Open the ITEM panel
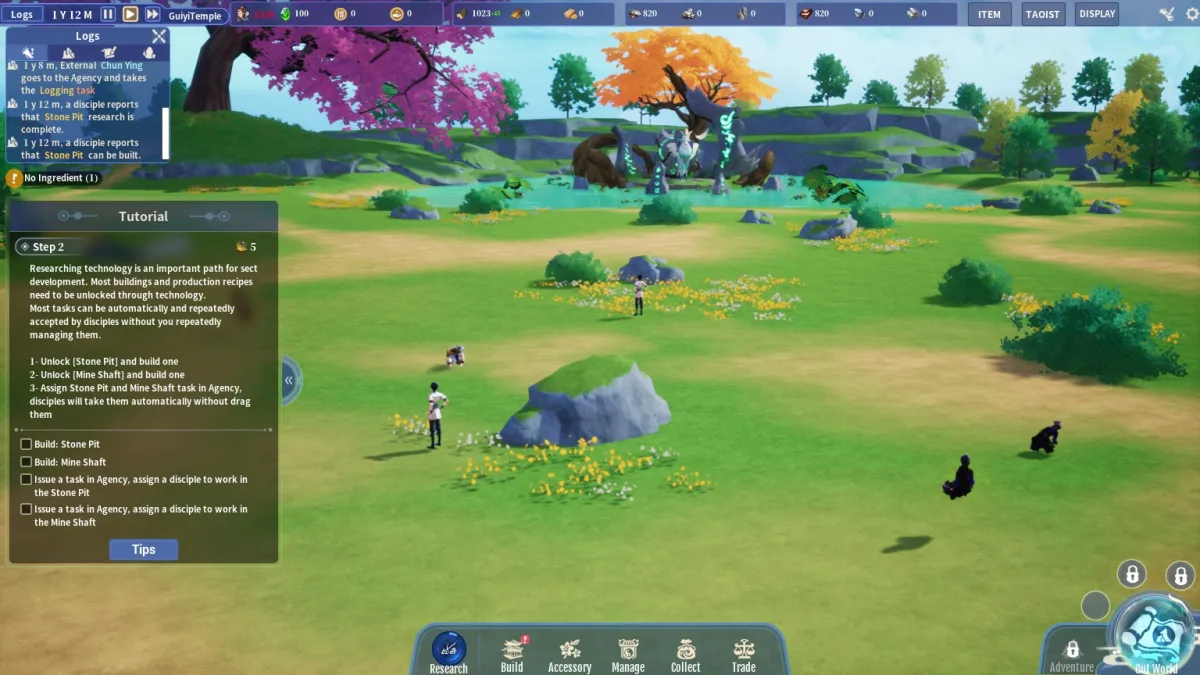Image resolution: width=1200 pixels, height=675 pixels. (x=989, y=14)
